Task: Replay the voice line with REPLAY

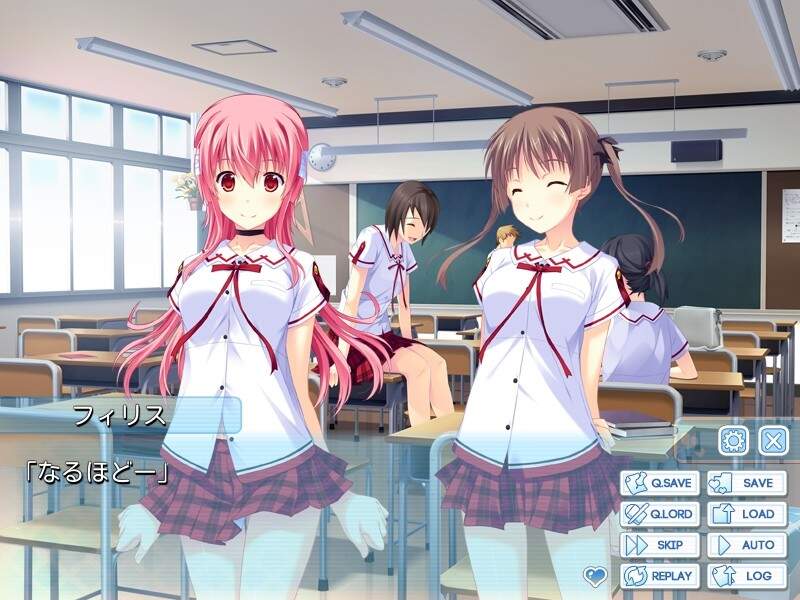Action: [659, 576]
